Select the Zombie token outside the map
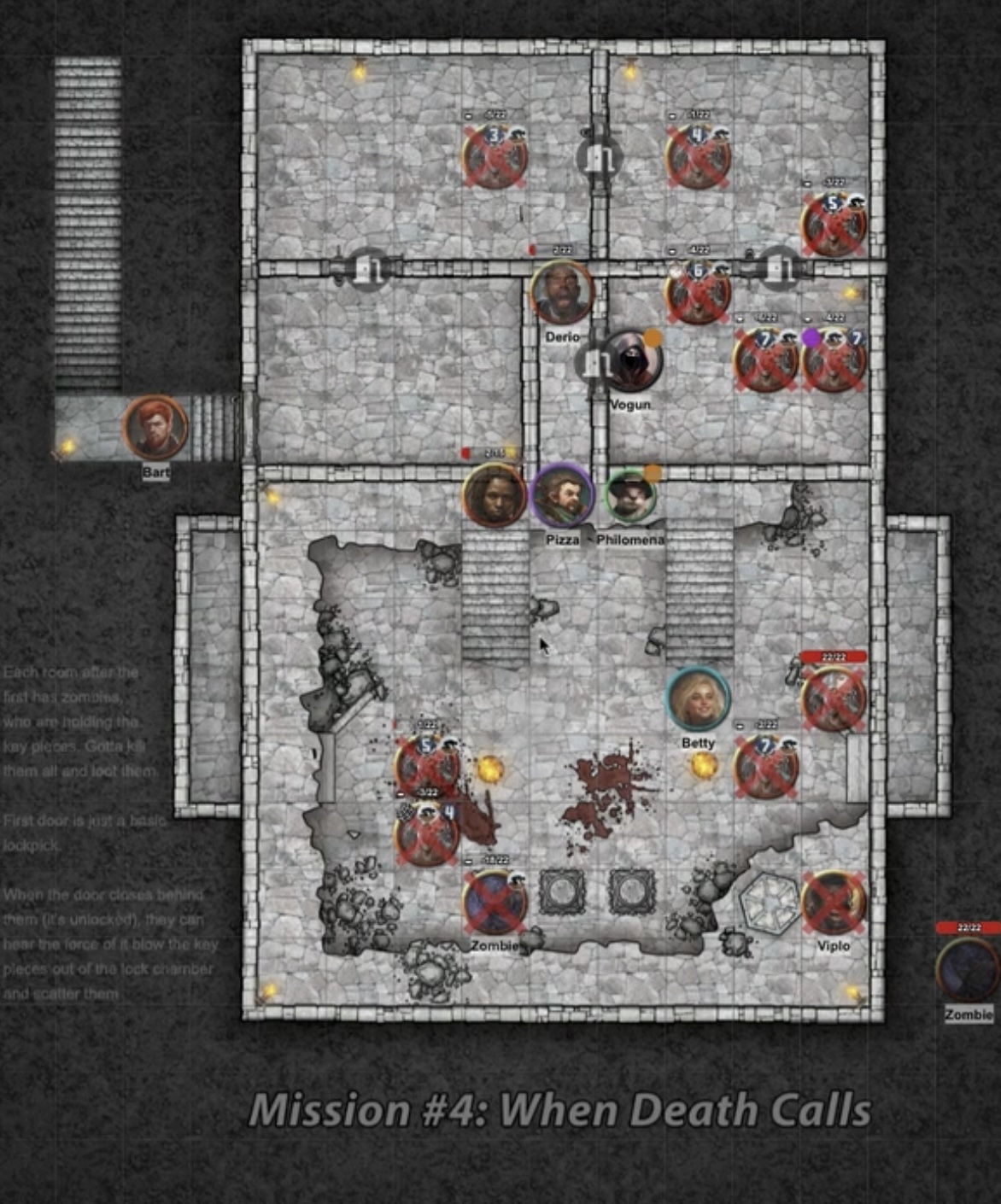The height and width of the screenshot is (1204, 1001). pos(968,969)
